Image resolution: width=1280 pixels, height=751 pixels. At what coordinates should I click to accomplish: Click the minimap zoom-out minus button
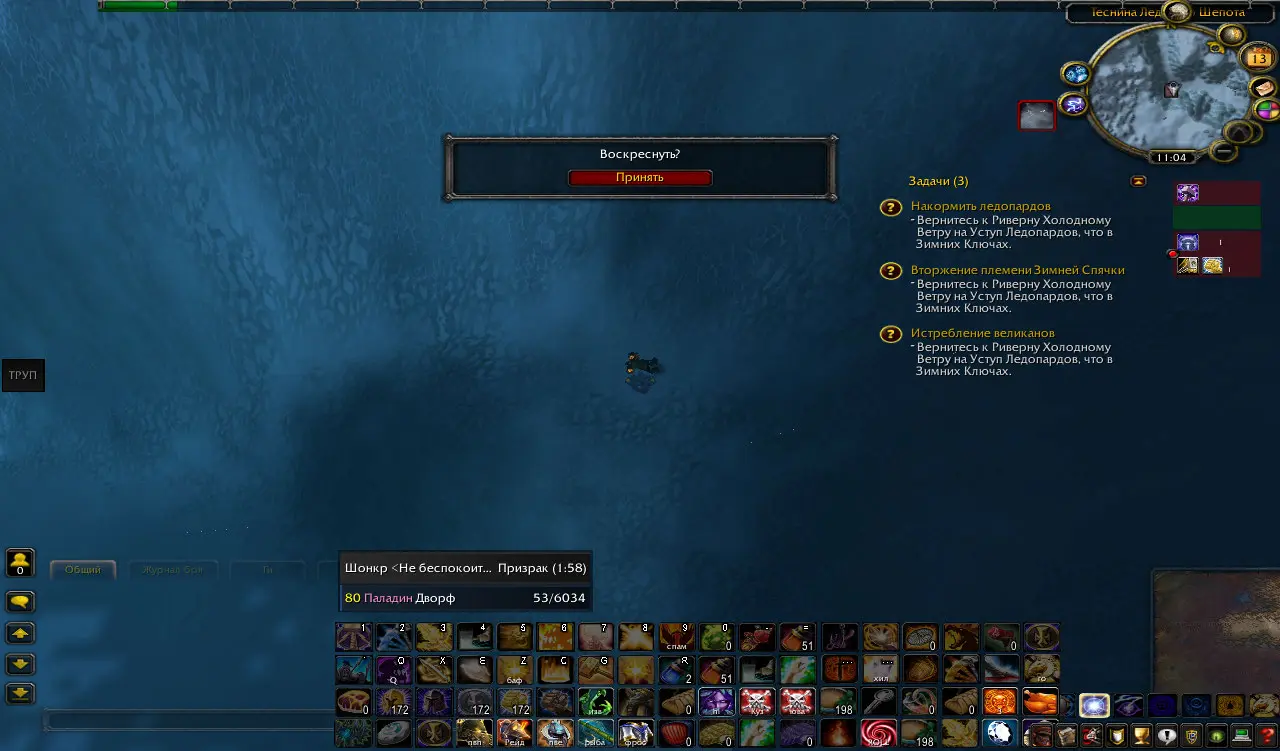(1222, 150)
